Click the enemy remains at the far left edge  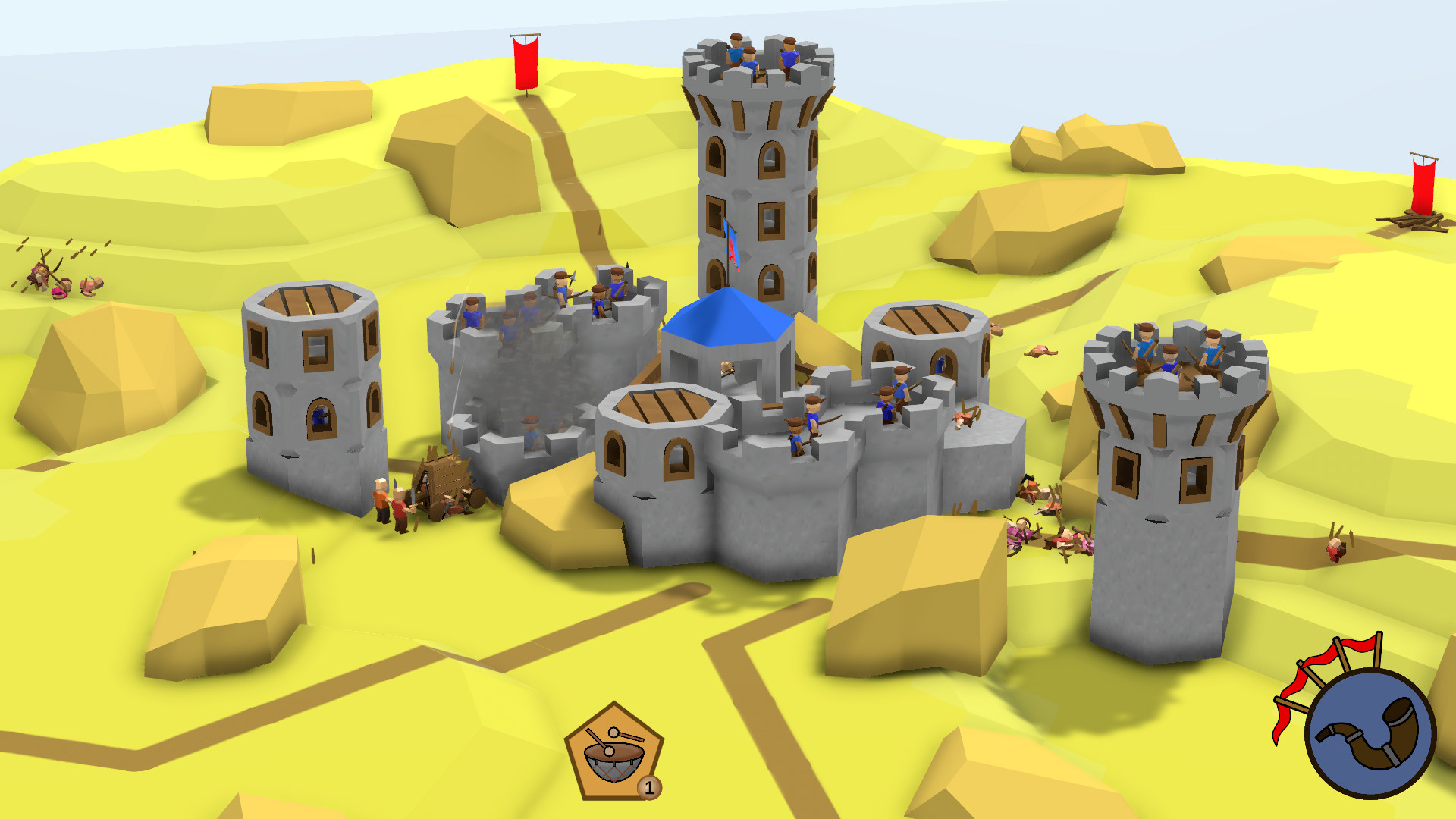click(57, 273)
